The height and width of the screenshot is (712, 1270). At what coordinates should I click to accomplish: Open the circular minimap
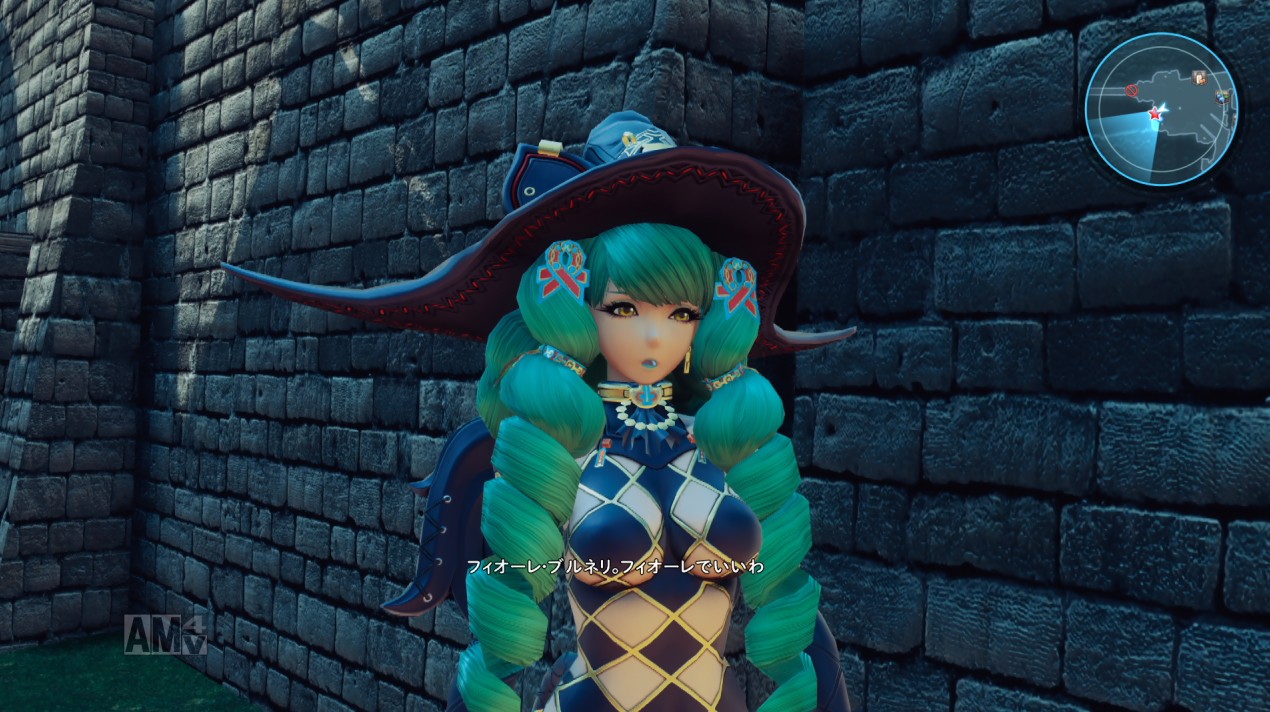pyautogui.click(x=1161, y=109)
